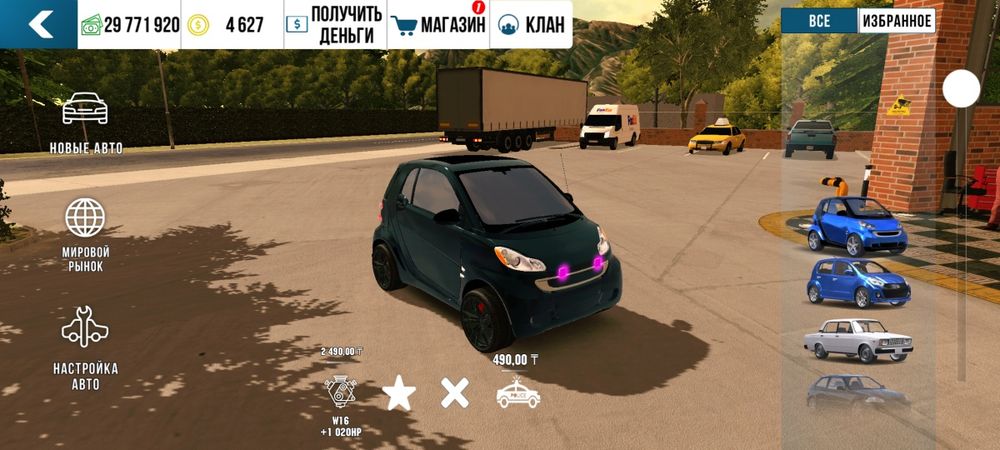Switch to the Все tab
1000x450 pixels.
tap(819, 21)
